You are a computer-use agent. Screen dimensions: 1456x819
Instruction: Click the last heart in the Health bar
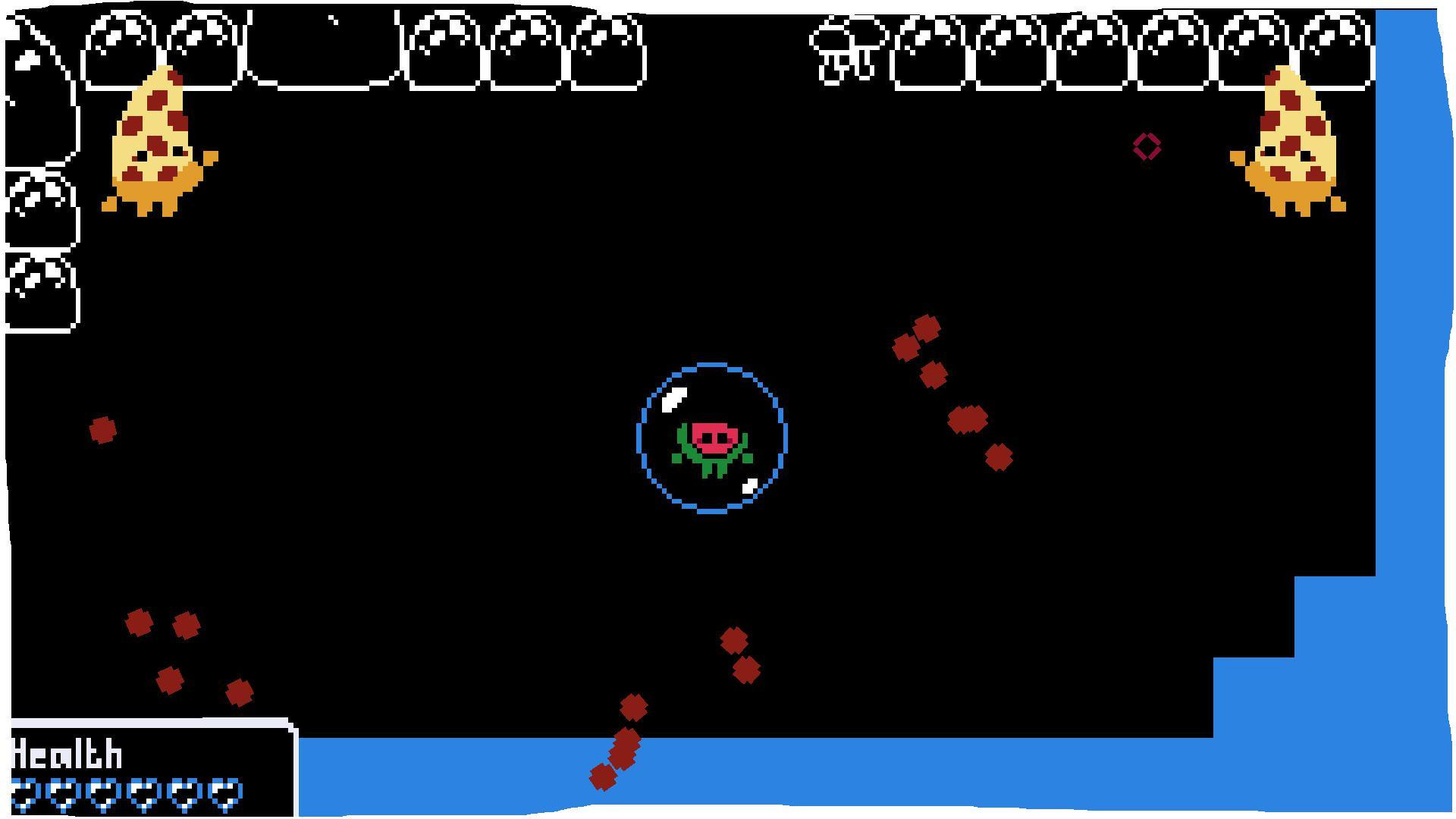(224, 796)
